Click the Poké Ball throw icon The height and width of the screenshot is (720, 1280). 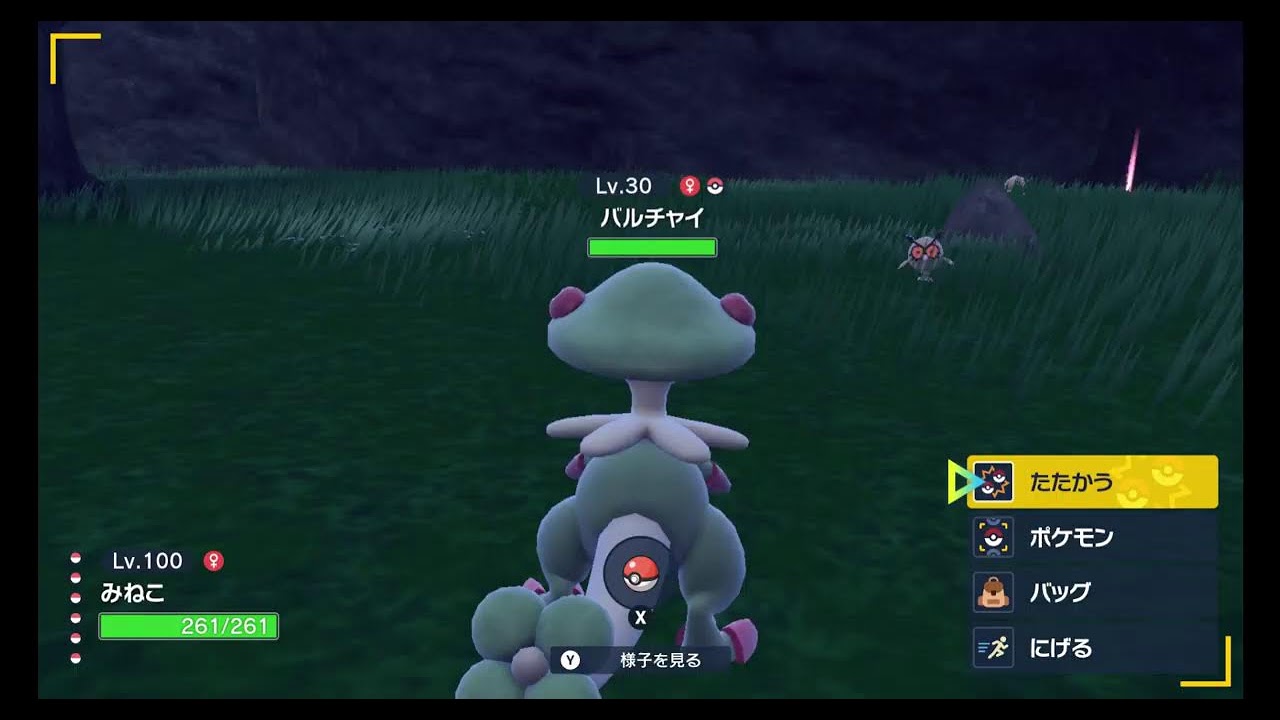(639, 573)
